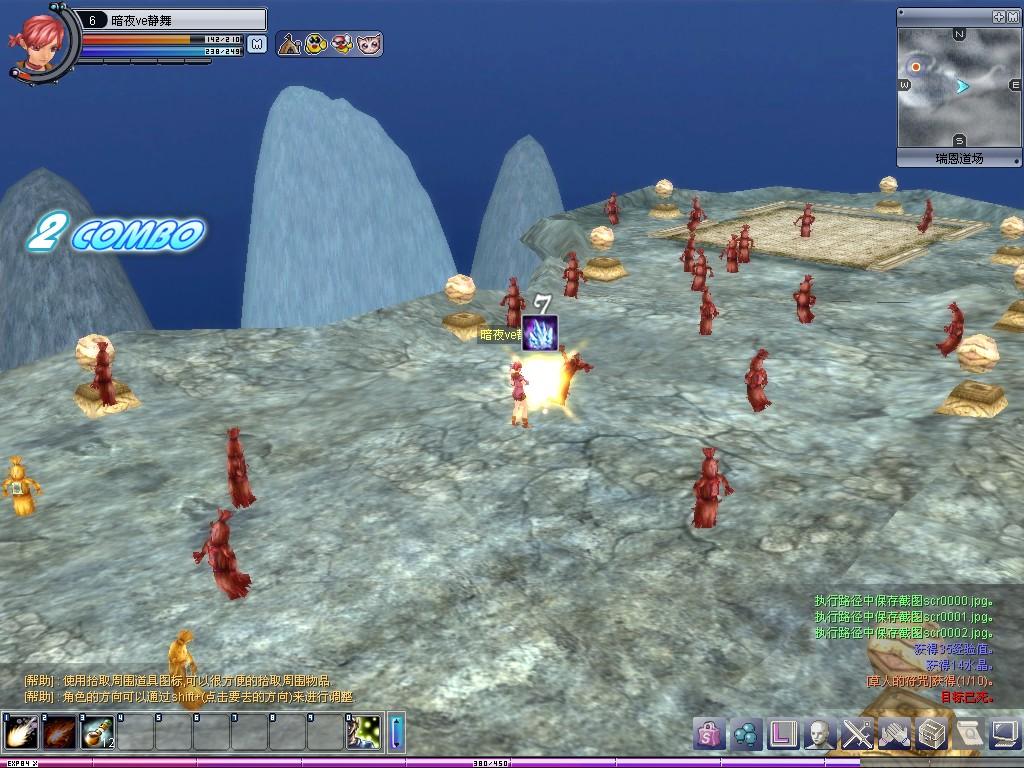Select the pink cat face icon
1024x768 pixels.
click(x=369, y=44)
